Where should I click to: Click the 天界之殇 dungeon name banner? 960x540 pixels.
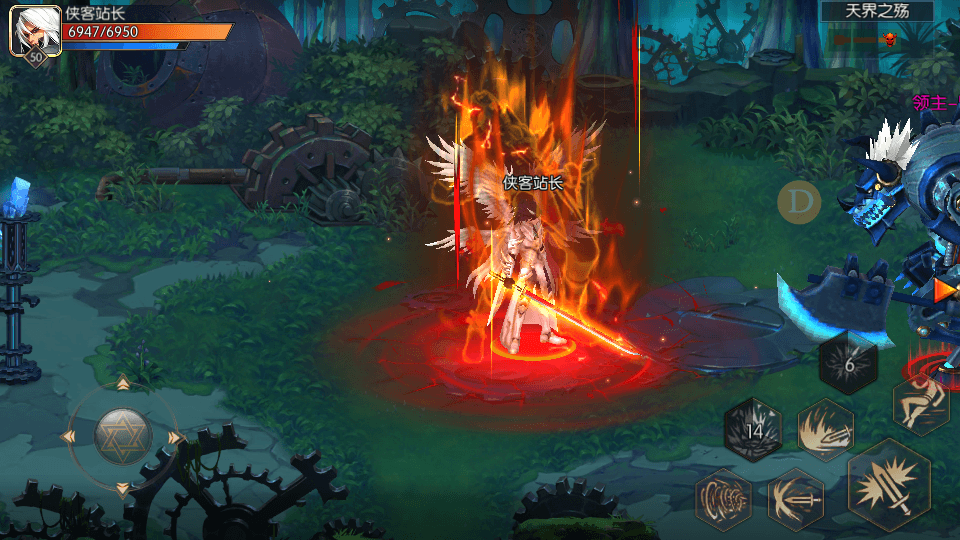pos(877,12)
